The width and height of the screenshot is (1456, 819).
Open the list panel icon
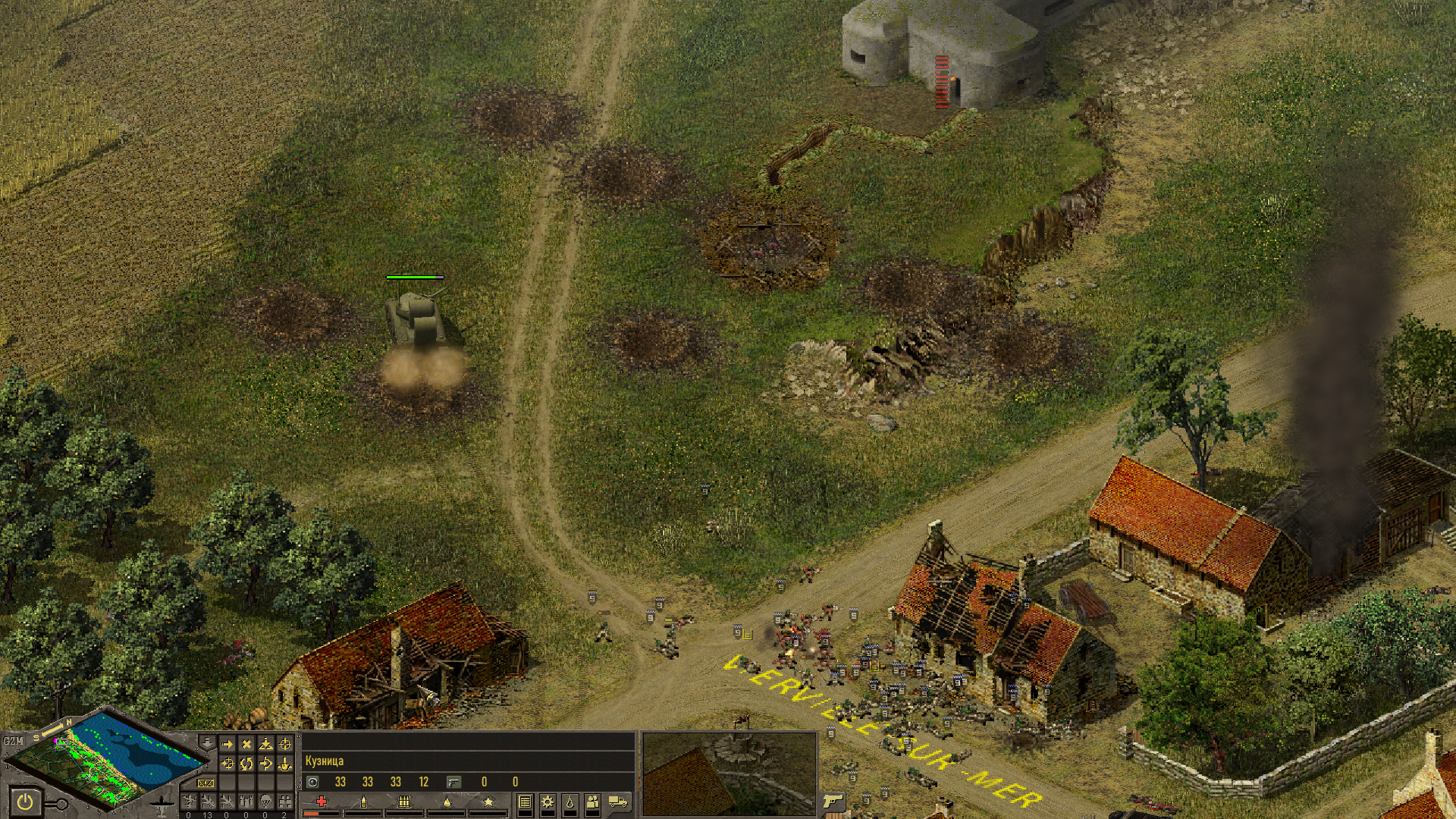(x=525, y=802)
